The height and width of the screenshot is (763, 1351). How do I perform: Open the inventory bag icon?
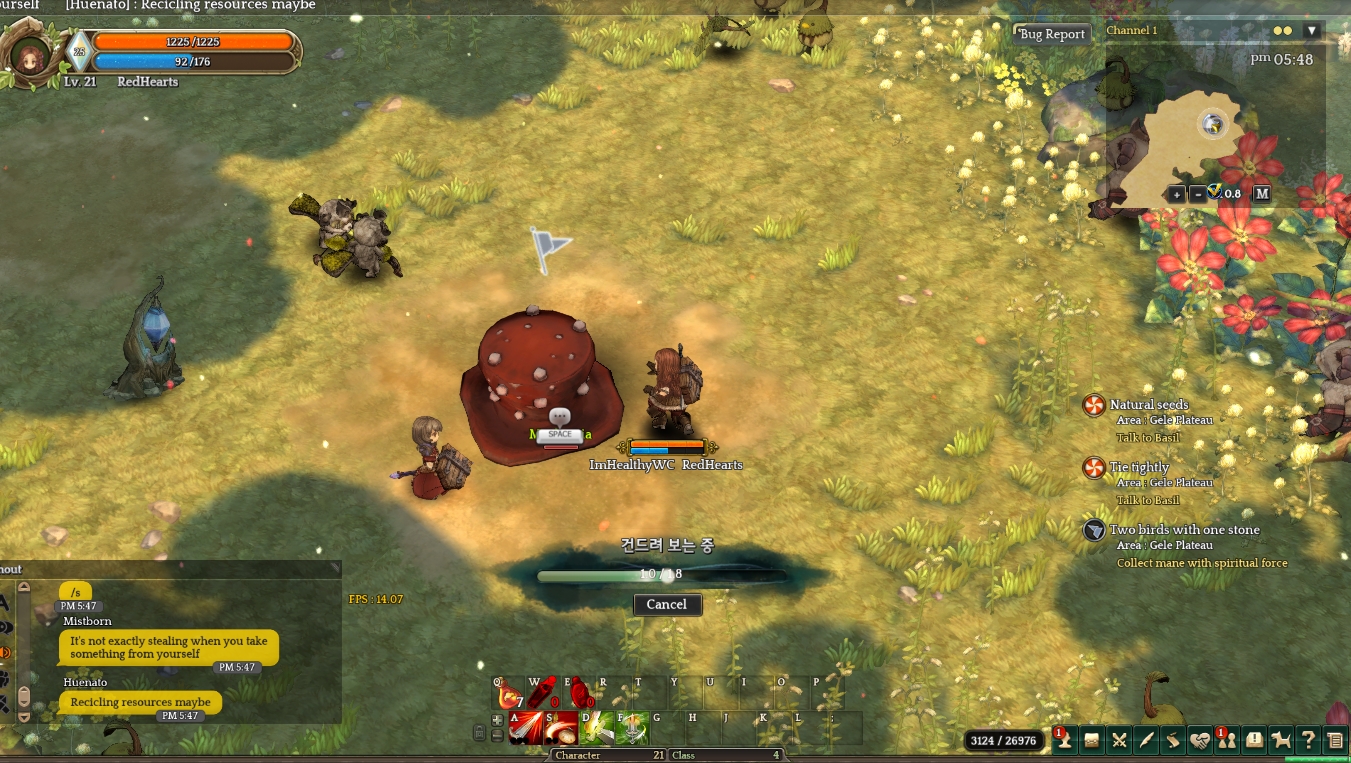tap(1092, 740)
